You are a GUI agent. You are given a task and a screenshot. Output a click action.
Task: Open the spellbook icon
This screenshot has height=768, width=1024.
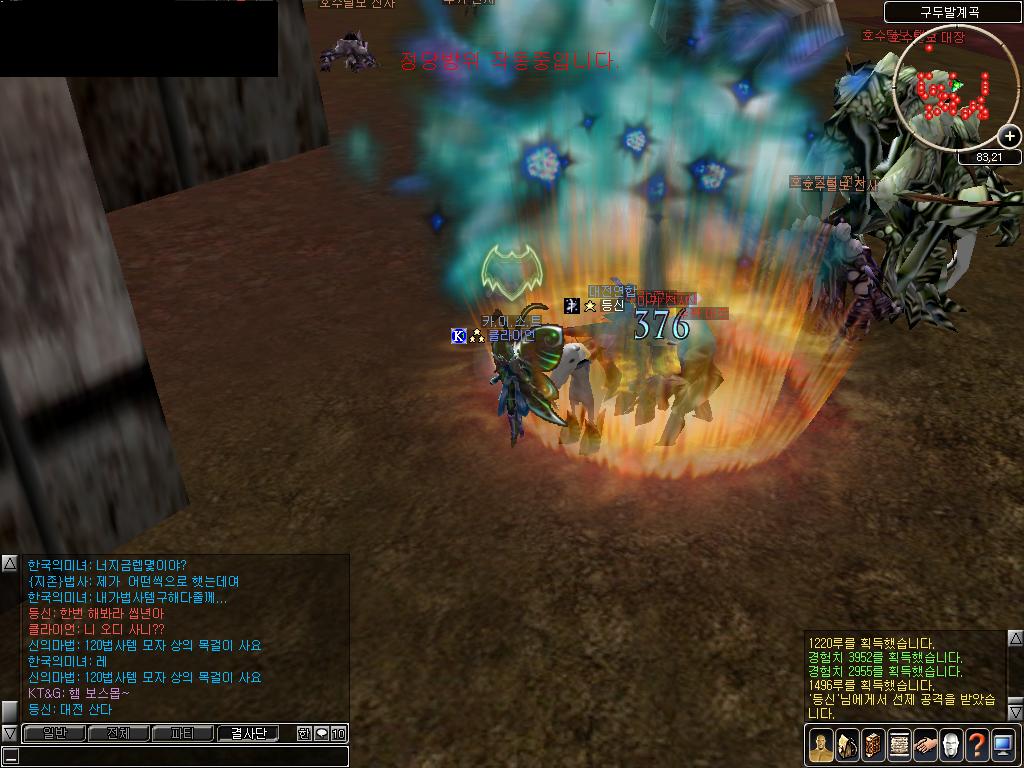872,744
